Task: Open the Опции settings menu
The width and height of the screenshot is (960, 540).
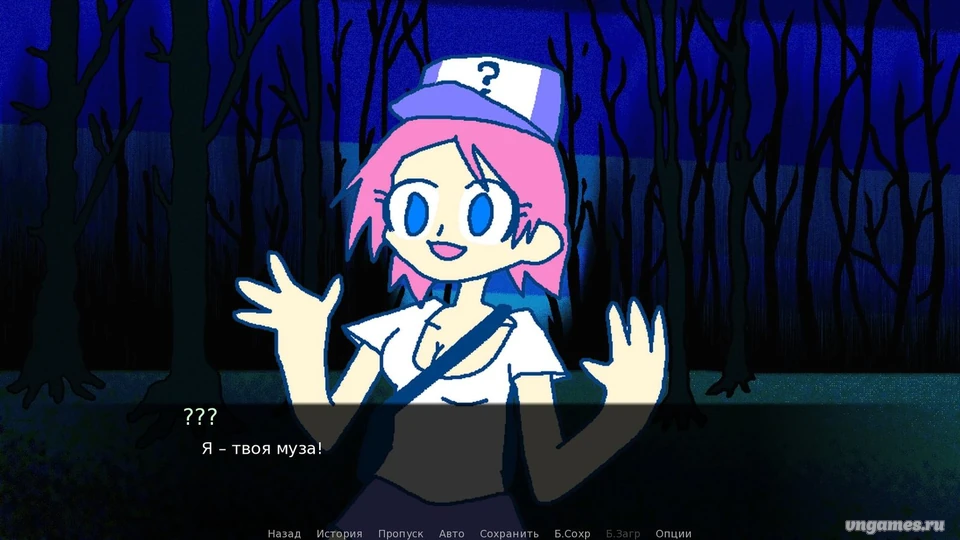Action: (x=674, y=533)
